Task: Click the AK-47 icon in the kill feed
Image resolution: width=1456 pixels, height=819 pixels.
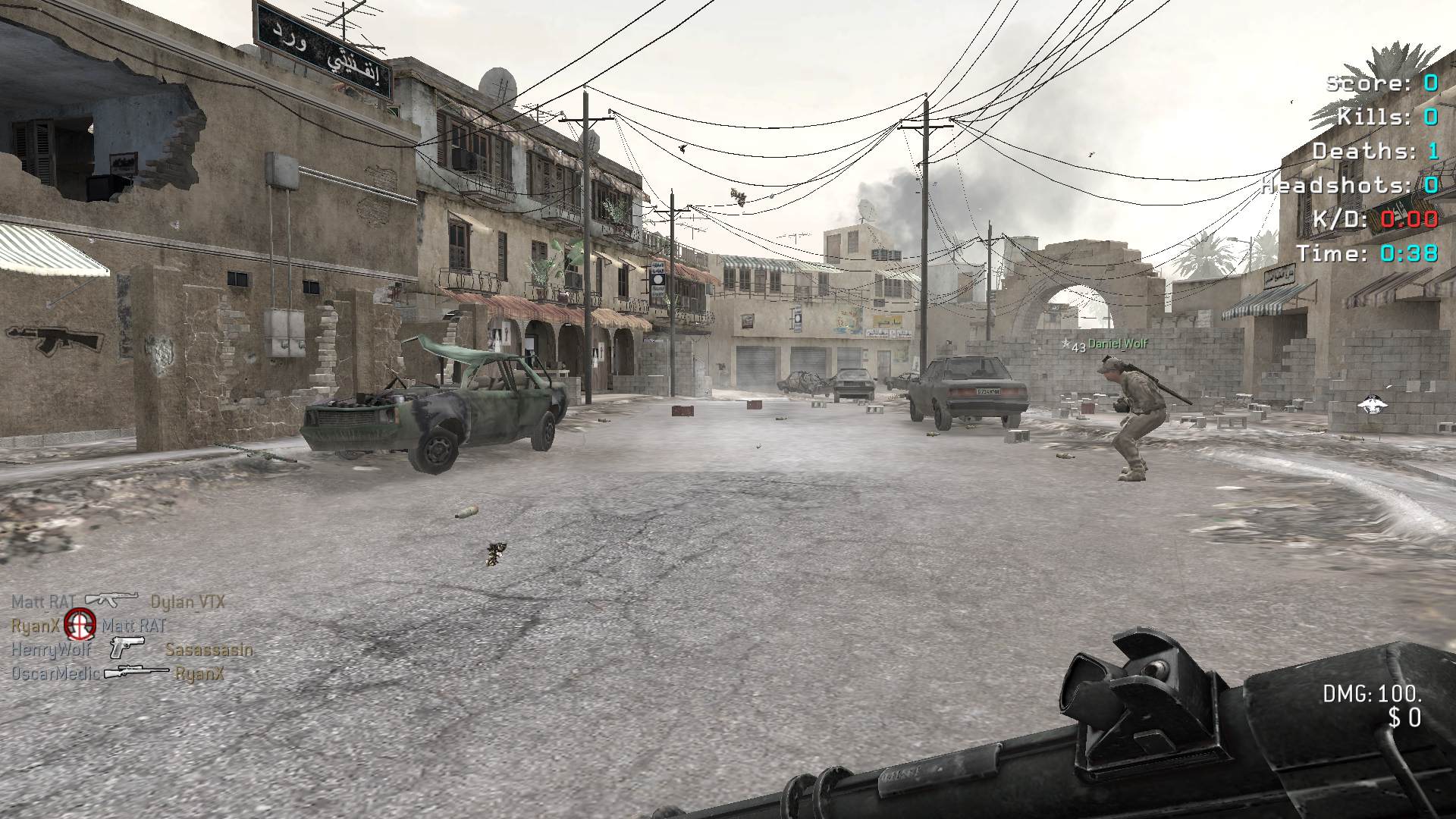Action: (x=111, y=601)
